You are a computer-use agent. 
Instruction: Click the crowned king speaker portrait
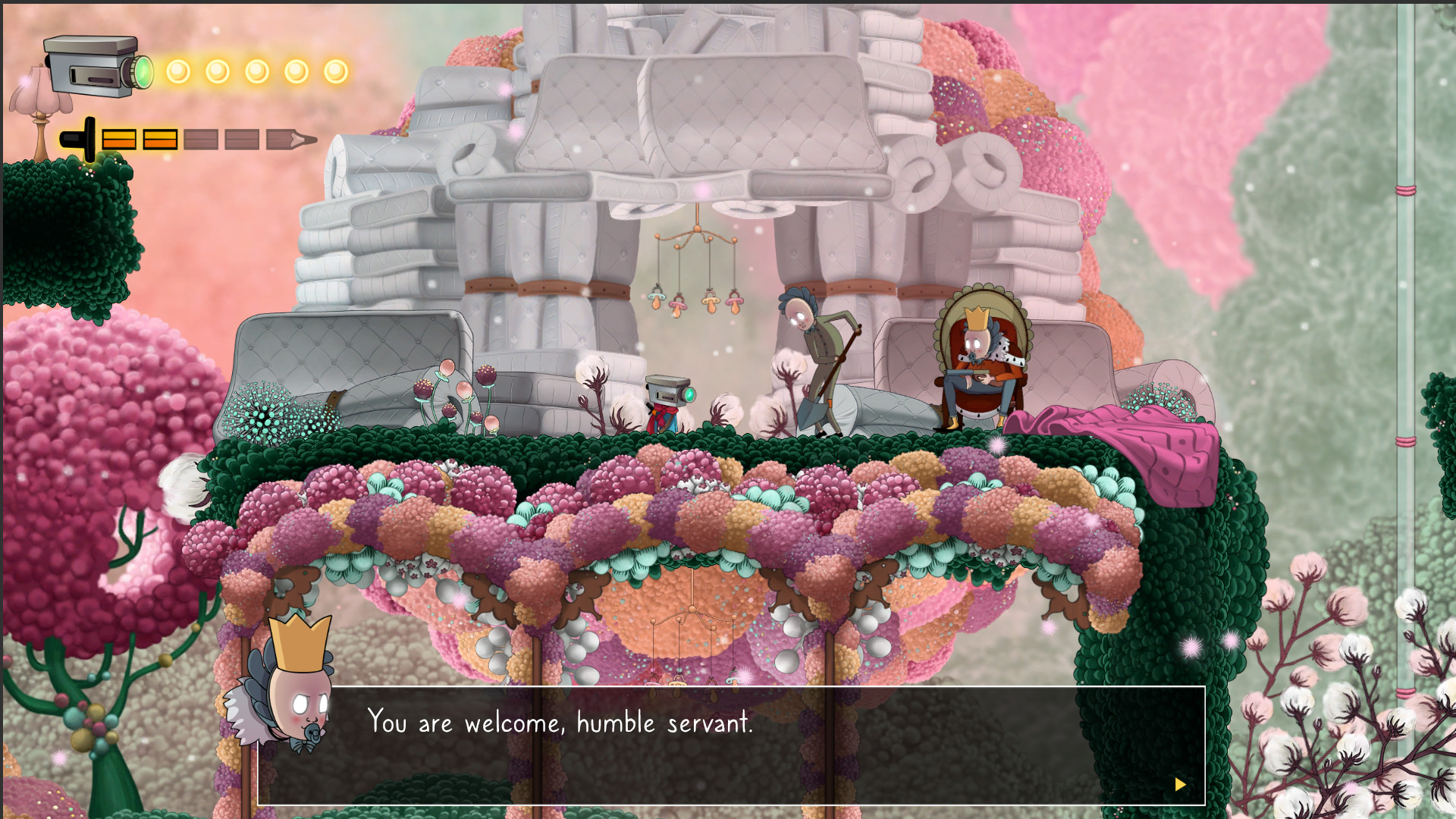(292, 690)
